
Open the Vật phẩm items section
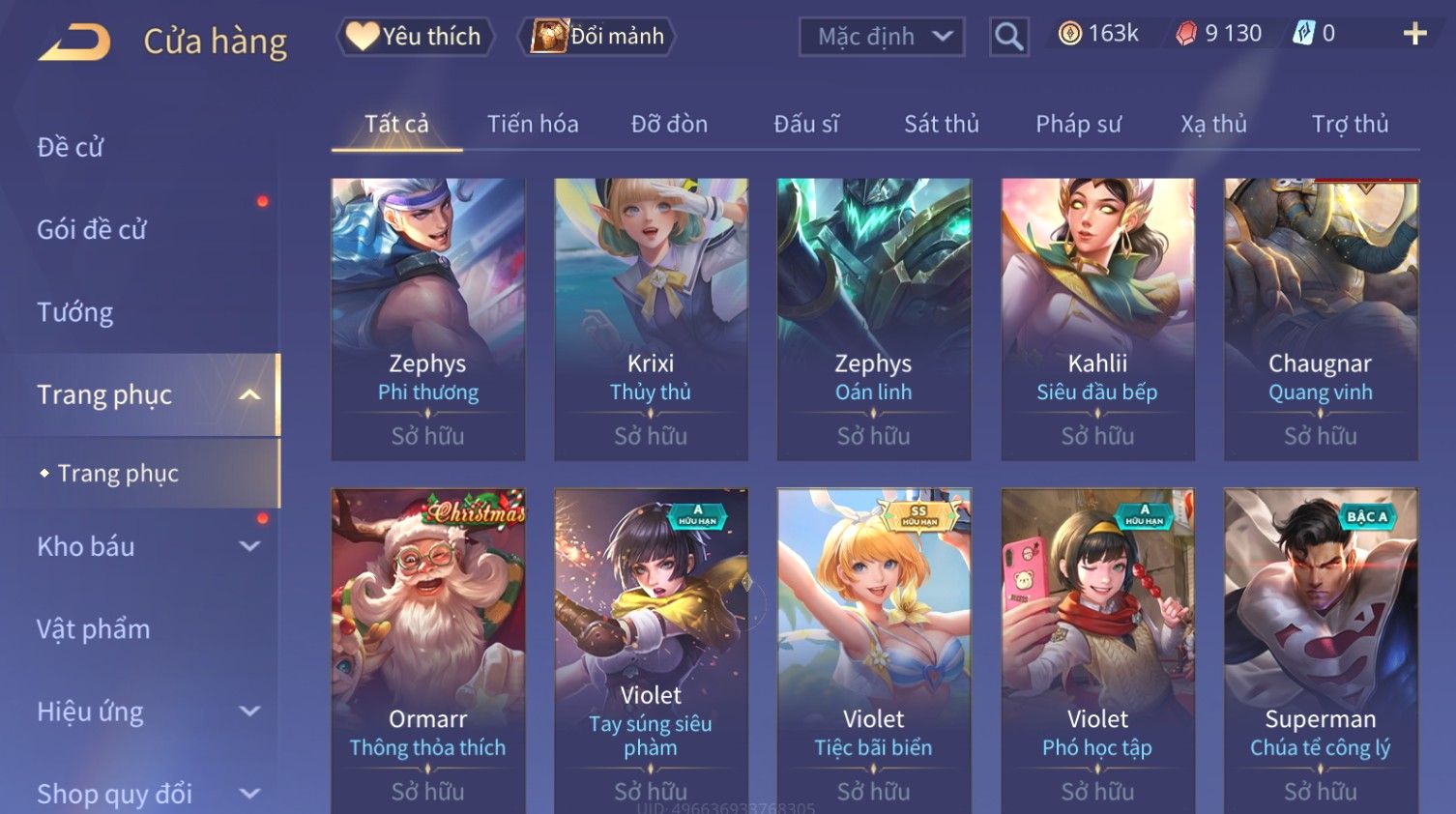94,629
